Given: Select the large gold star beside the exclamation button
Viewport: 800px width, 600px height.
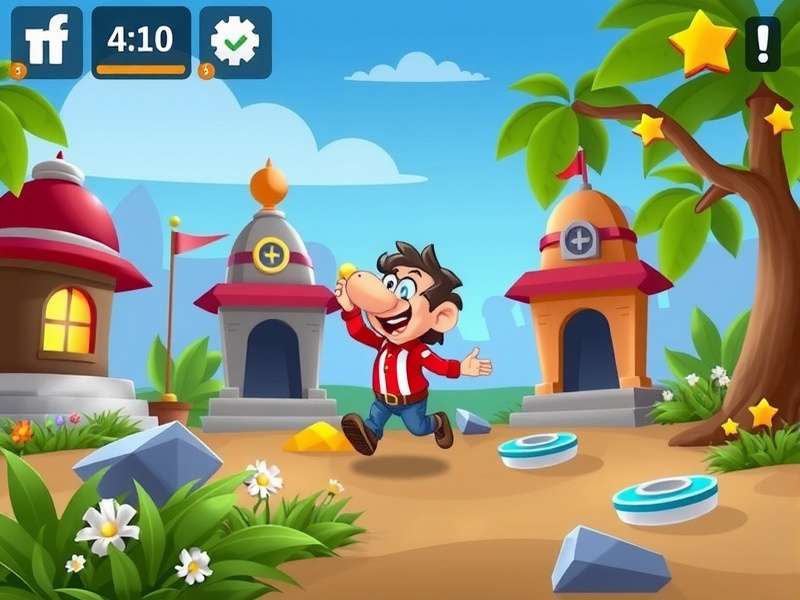Looking at the screenshot, I should coord(702,43).
